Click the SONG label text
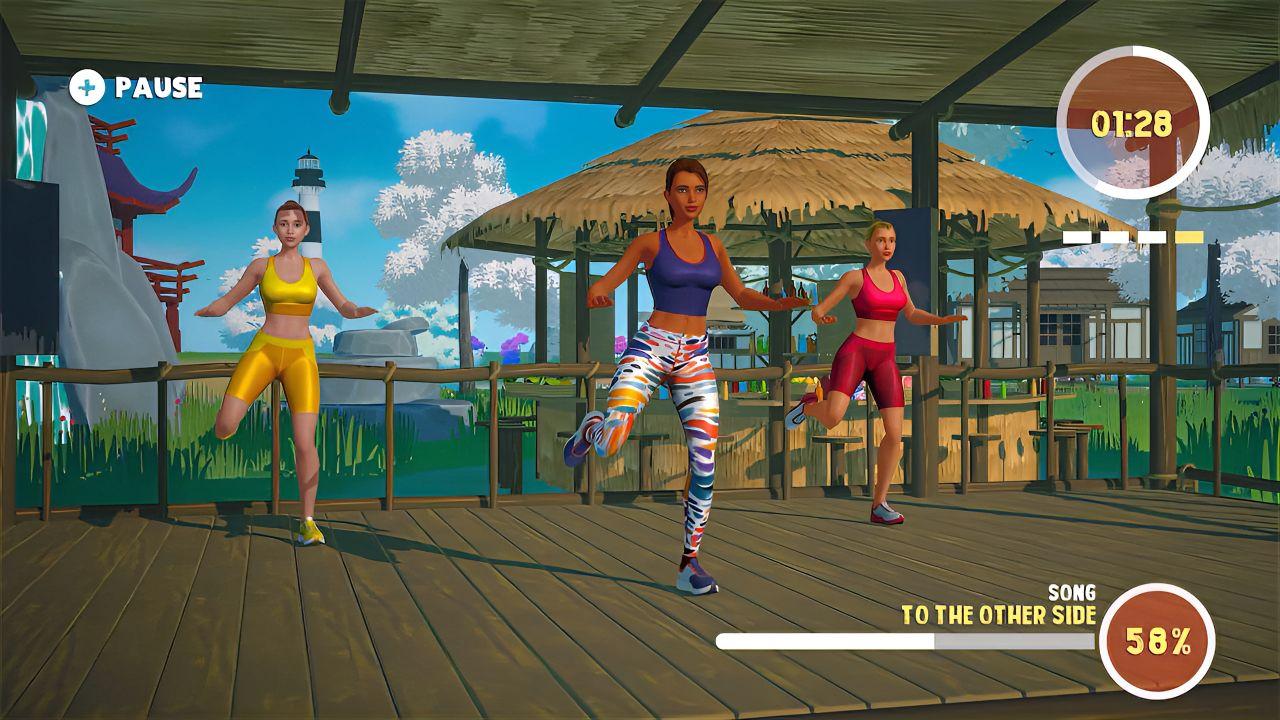 coord(1071,592)
